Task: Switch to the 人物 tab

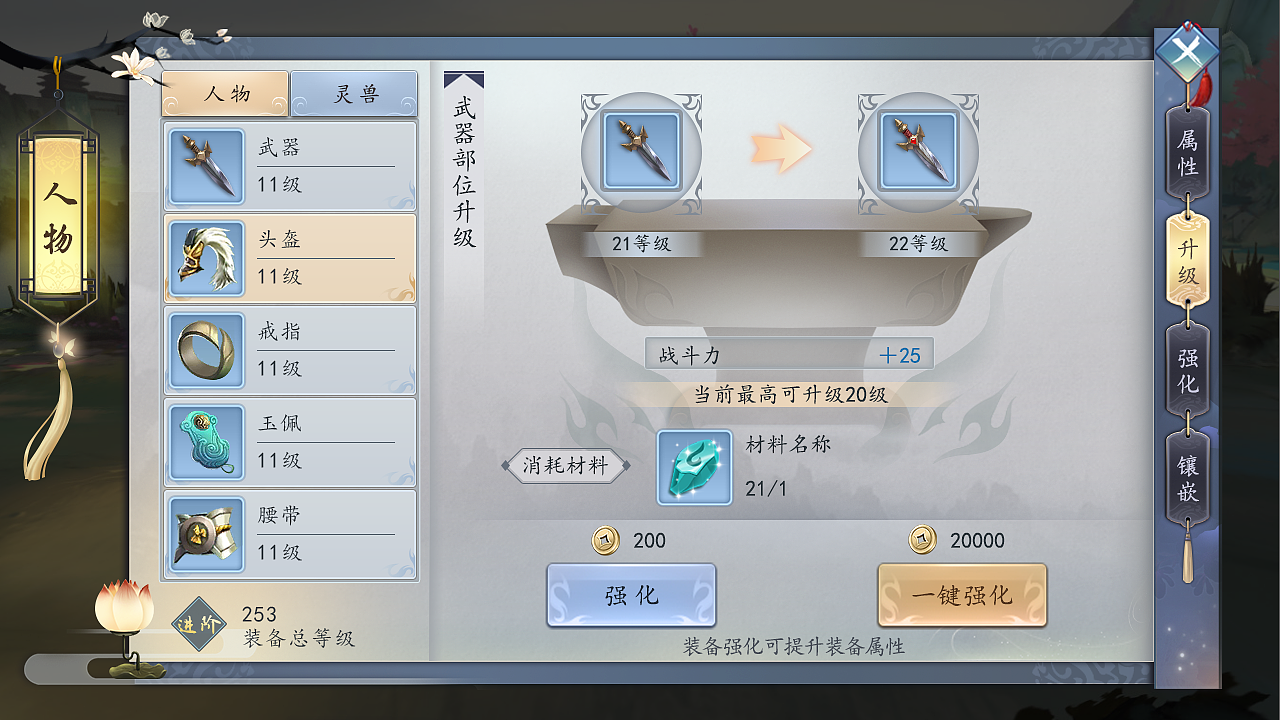Action: click(225, 91)
